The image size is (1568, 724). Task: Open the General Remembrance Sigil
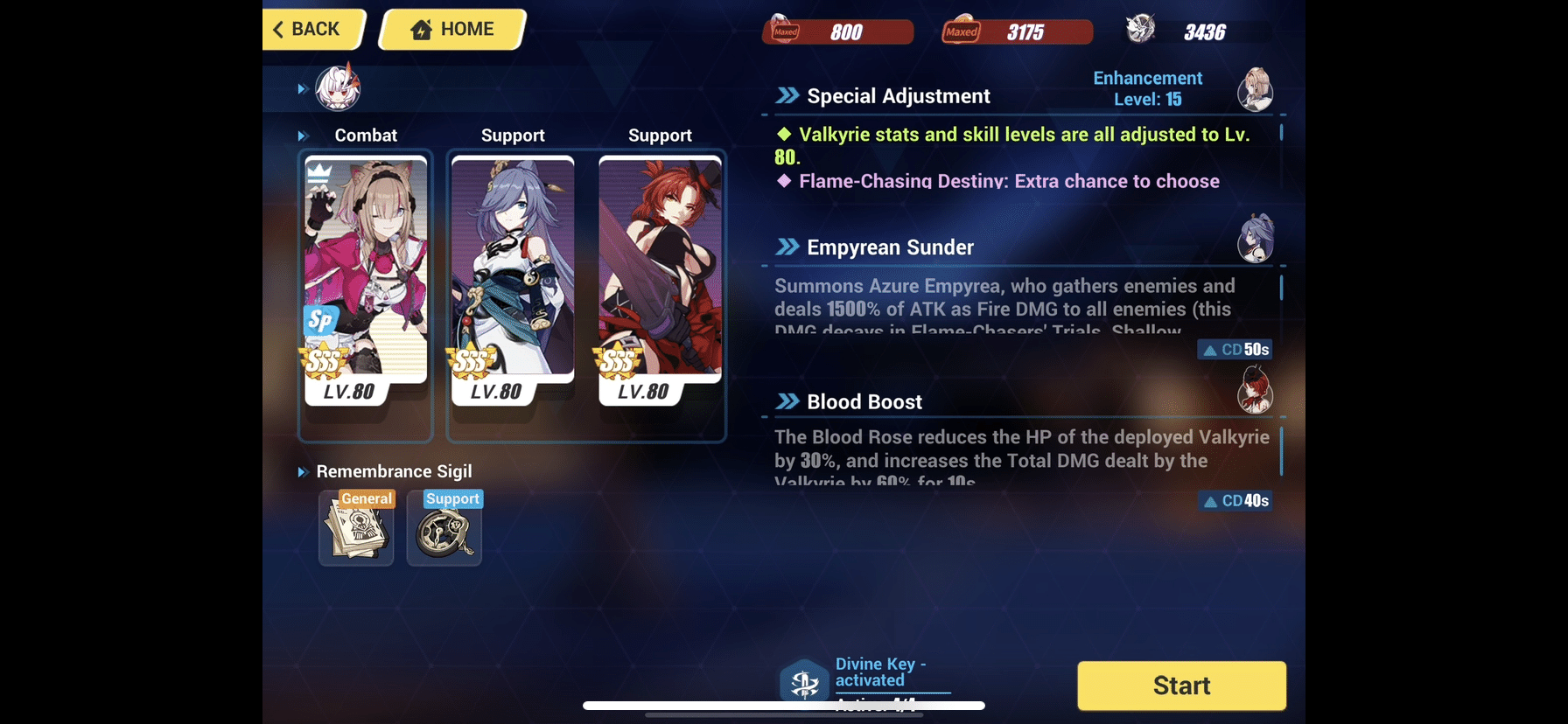click(x=355, y=528)
